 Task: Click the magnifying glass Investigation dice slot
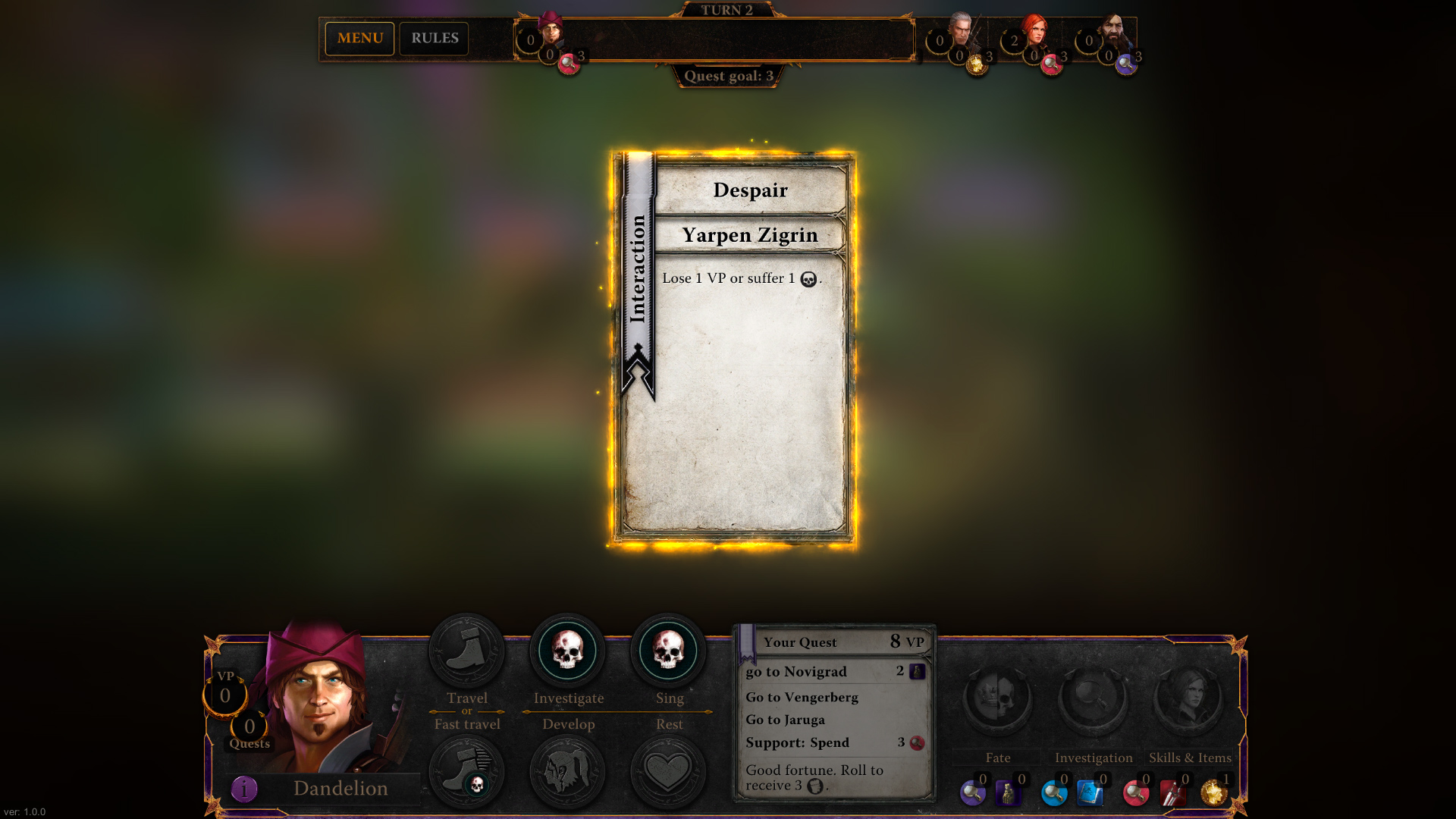[1094, 698]
